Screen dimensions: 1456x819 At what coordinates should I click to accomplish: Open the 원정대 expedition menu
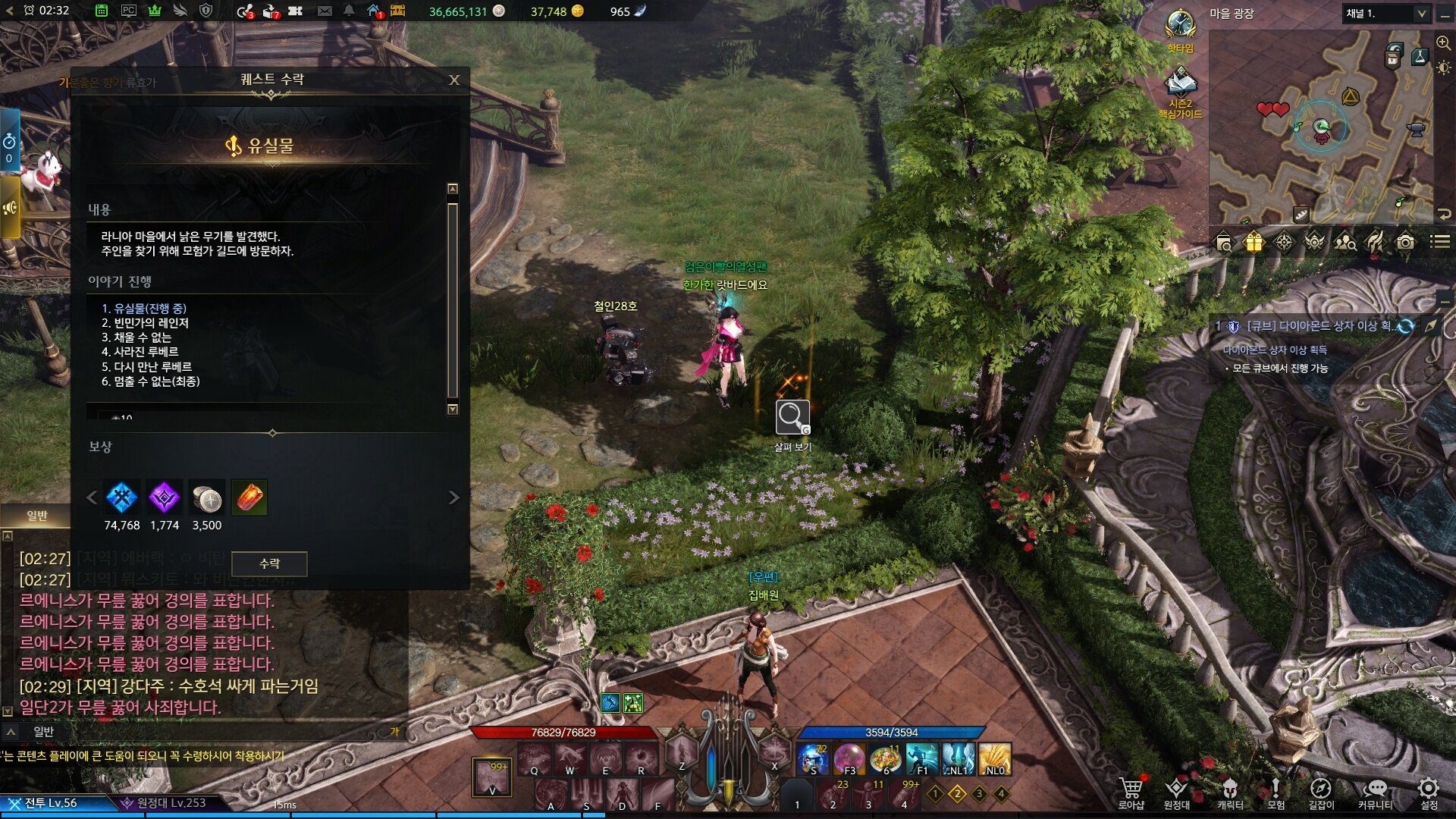click(1176, 789)
